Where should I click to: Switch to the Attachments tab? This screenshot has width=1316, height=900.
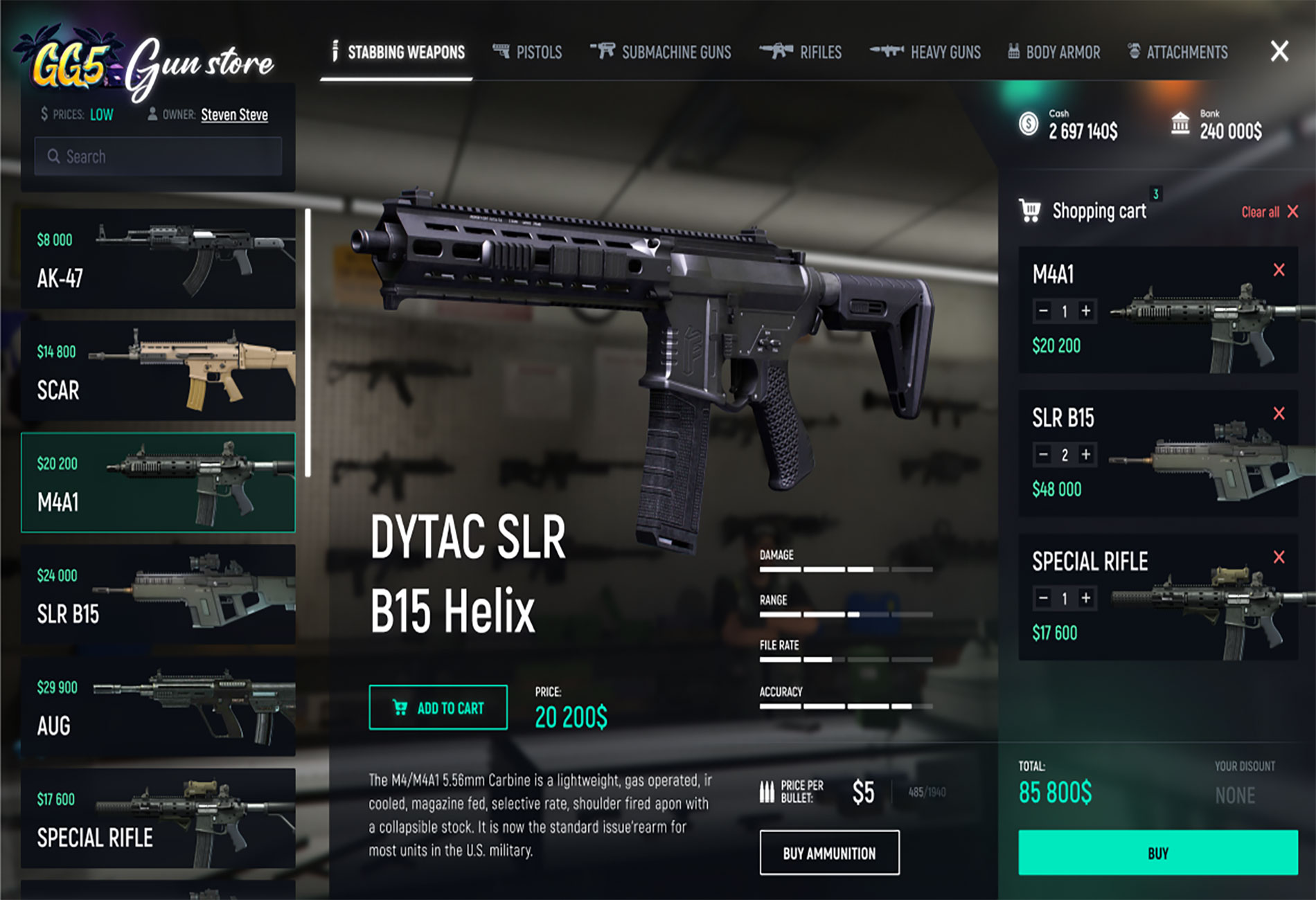(x=1178, y=52)
